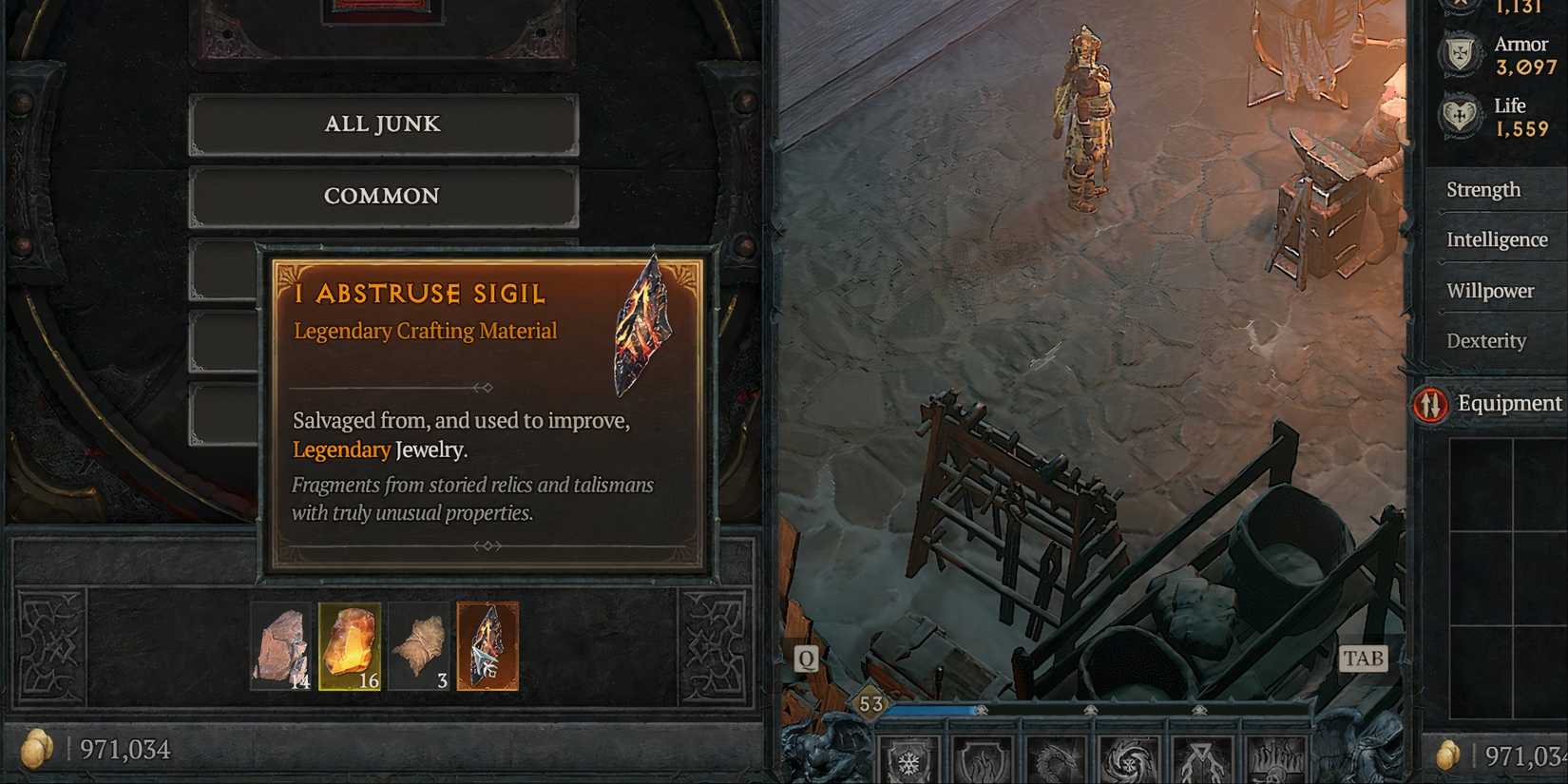
Task: Expand the Intelligence attribute row
Action: click(x=1497, y=239)
